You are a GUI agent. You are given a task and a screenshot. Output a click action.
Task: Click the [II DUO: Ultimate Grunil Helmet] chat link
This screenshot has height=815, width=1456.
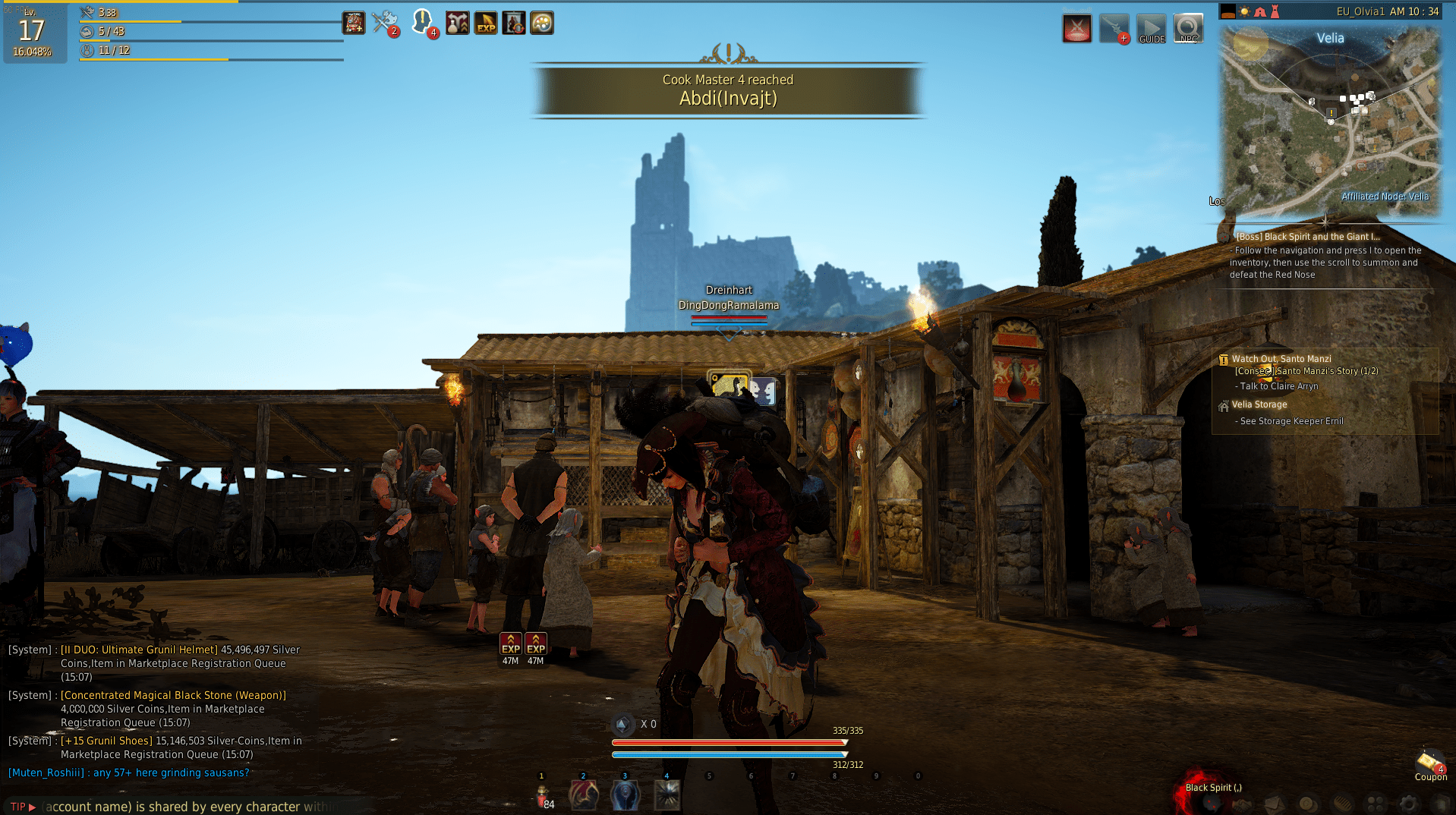pos(137,650)
